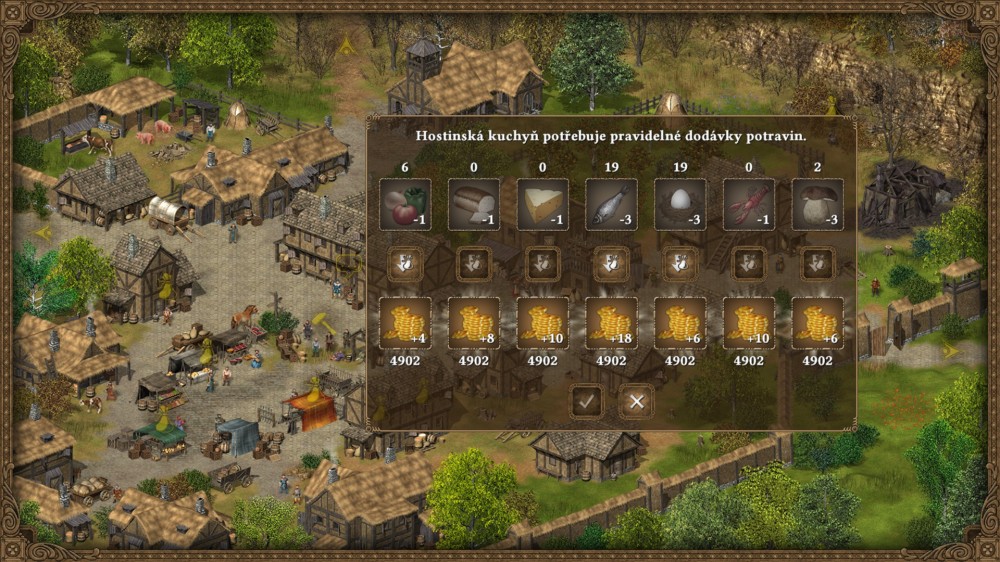Pick the gold coins tile marked +18
The height and width of the screenshot is (562, 1000).
pyautogui.click(x=611, y=323)
